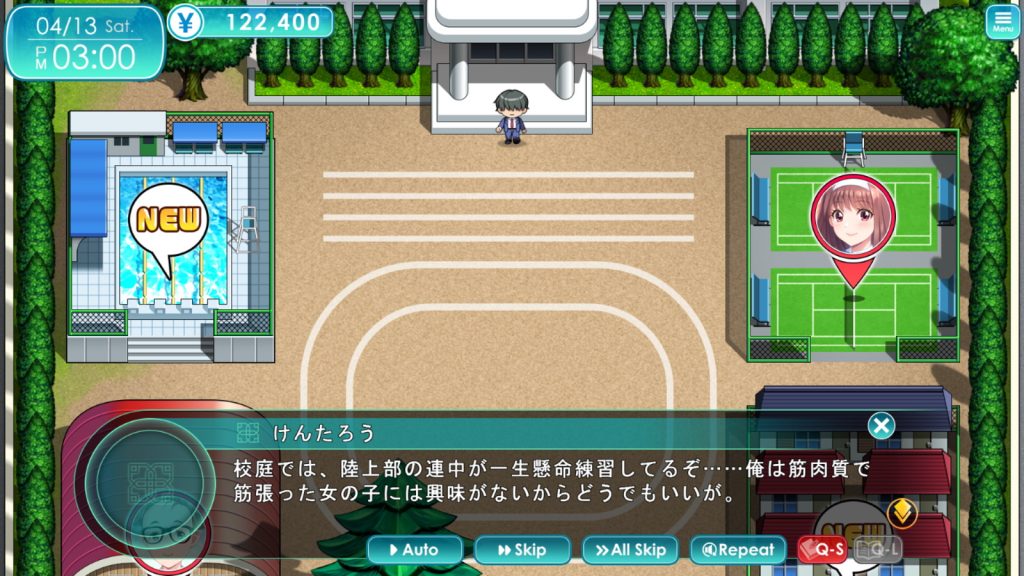Open the Menu in the top corner
This screenshot has width=1024, height=576.
point(1003,22)
